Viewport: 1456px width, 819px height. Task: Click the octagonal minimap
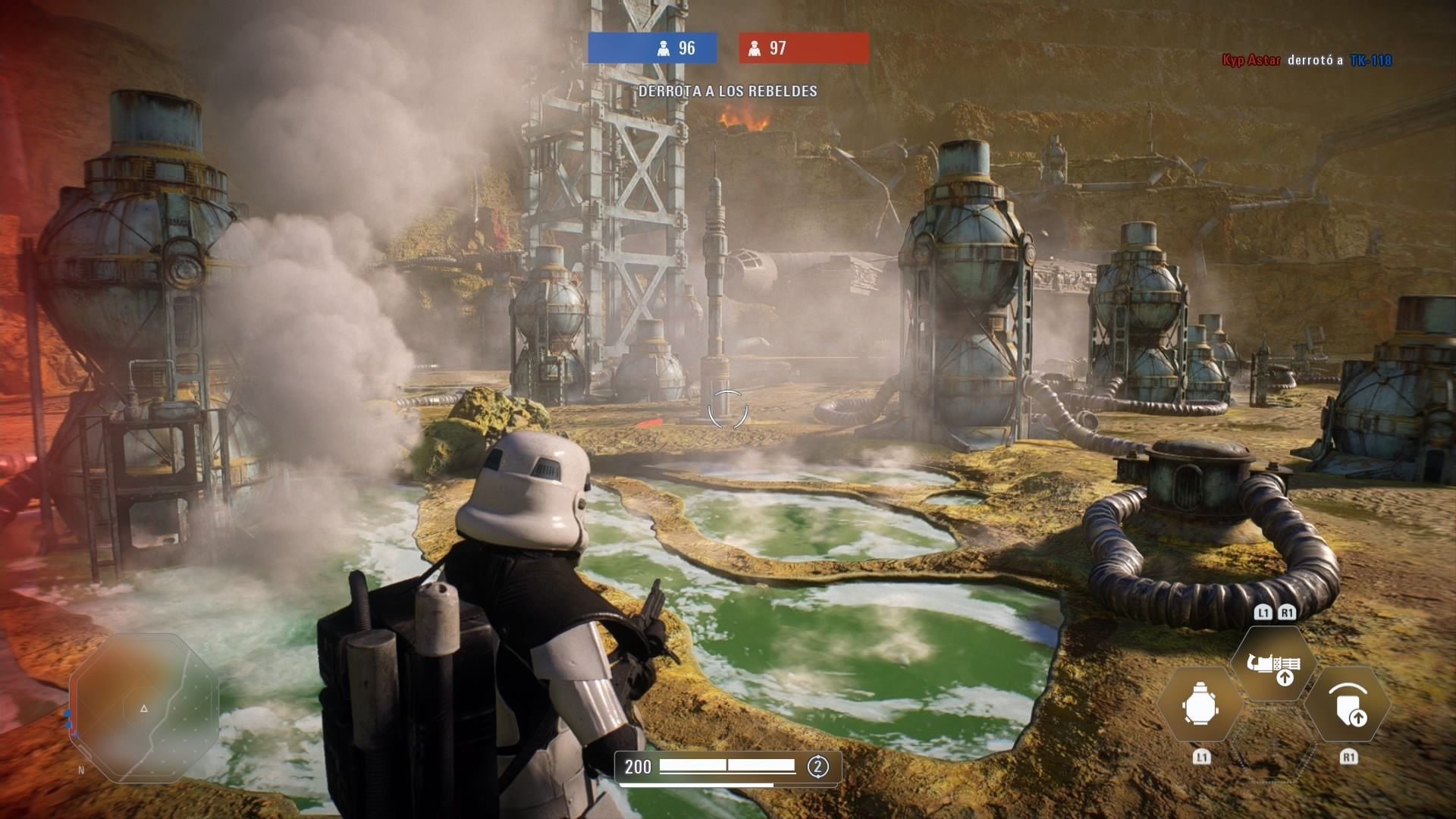(x=144, y=708)
